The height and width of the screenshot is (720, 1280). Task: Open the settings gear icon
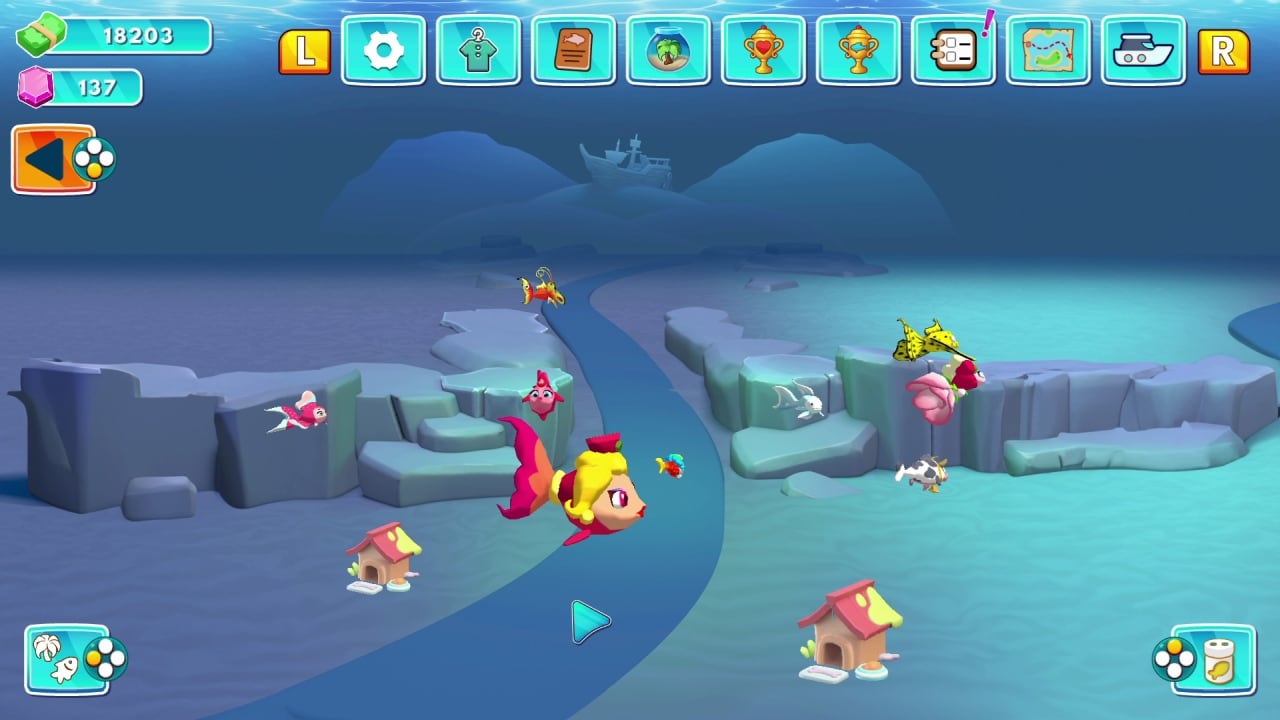point(383,51)
